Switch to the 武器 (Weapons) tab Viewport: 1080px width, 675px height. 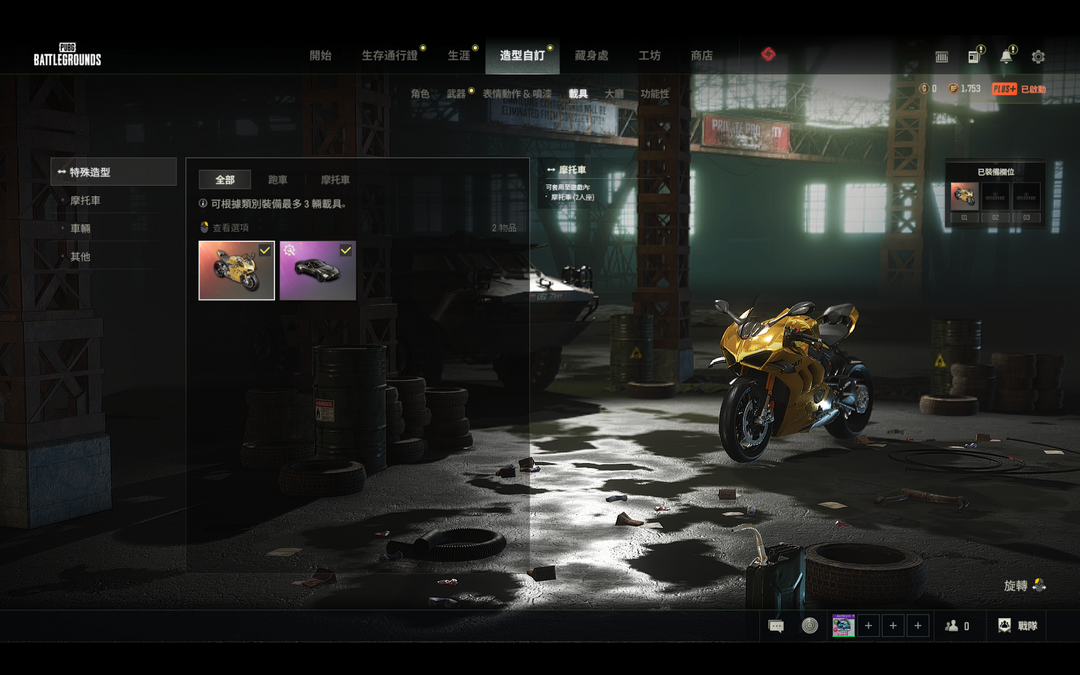click(x=456, y=94)
